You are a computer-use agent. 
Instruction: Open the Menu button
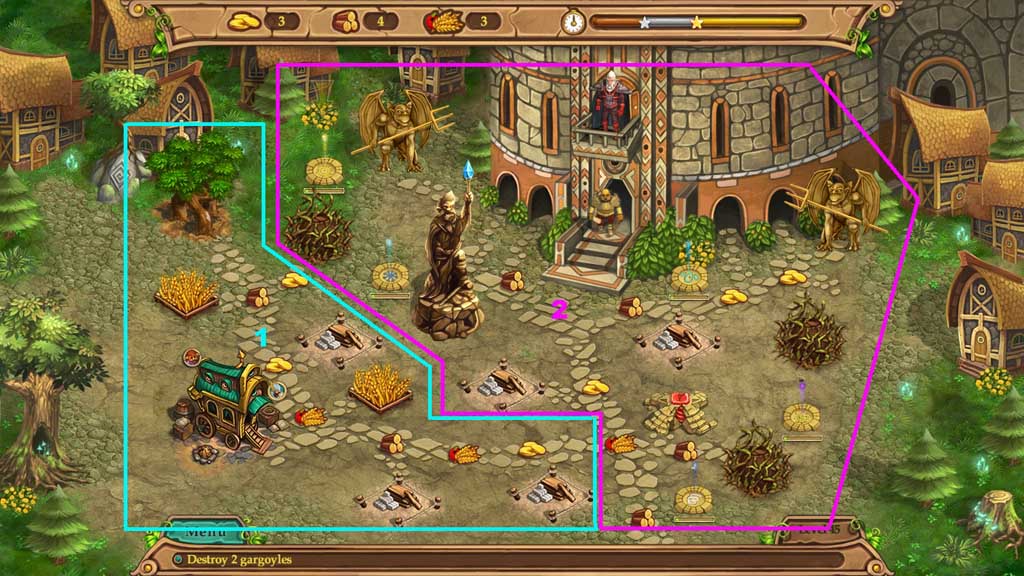(x=203, y=531)
